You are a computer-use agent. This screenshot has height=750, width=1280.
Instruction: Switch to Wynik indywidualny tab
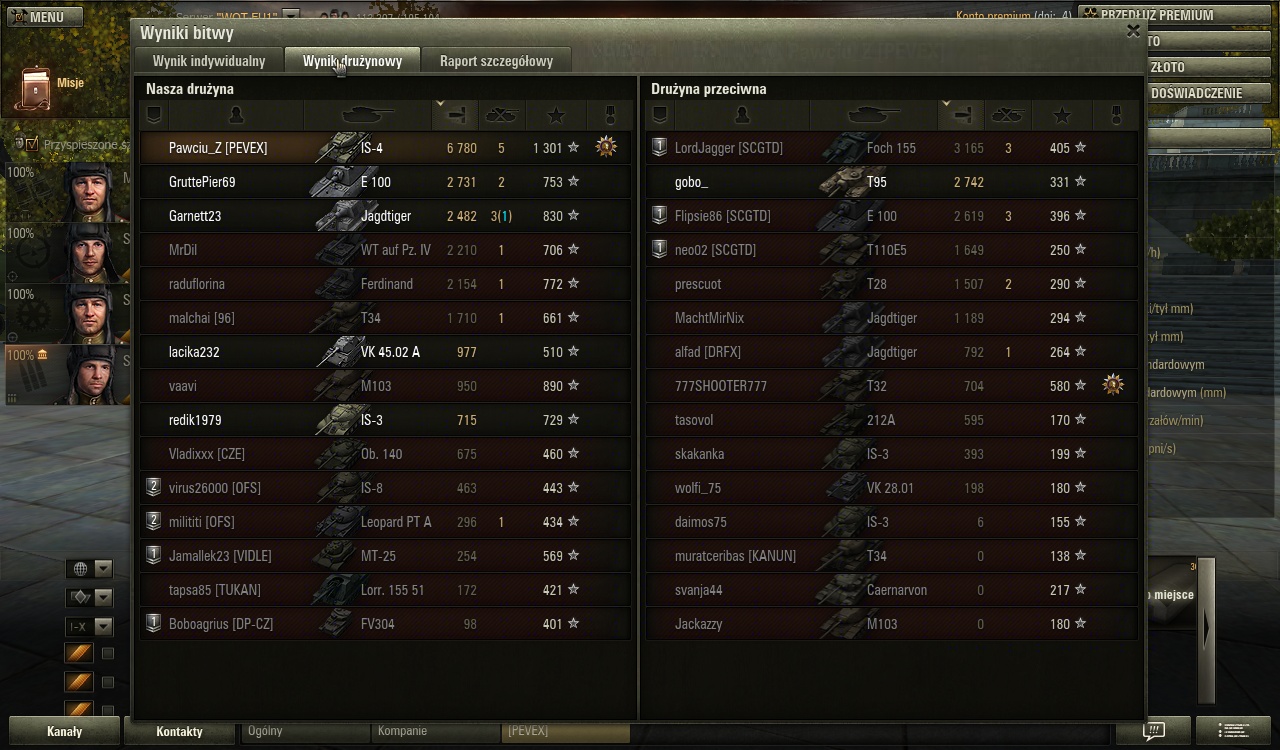click(209, 61)
